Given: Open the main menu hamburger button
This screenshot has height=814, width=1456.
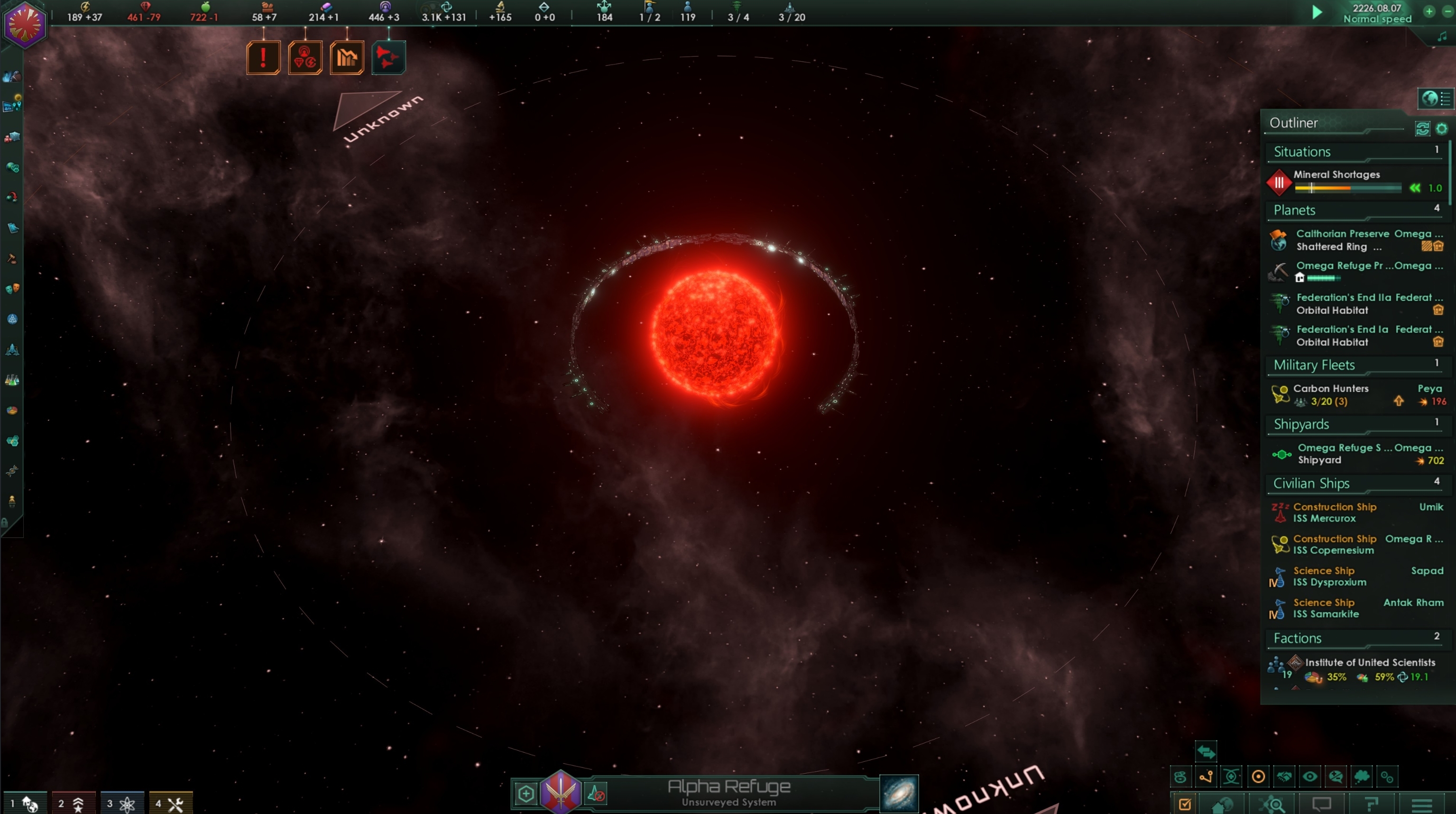Looking at the screenshot, I should (x=1421, y=805).
